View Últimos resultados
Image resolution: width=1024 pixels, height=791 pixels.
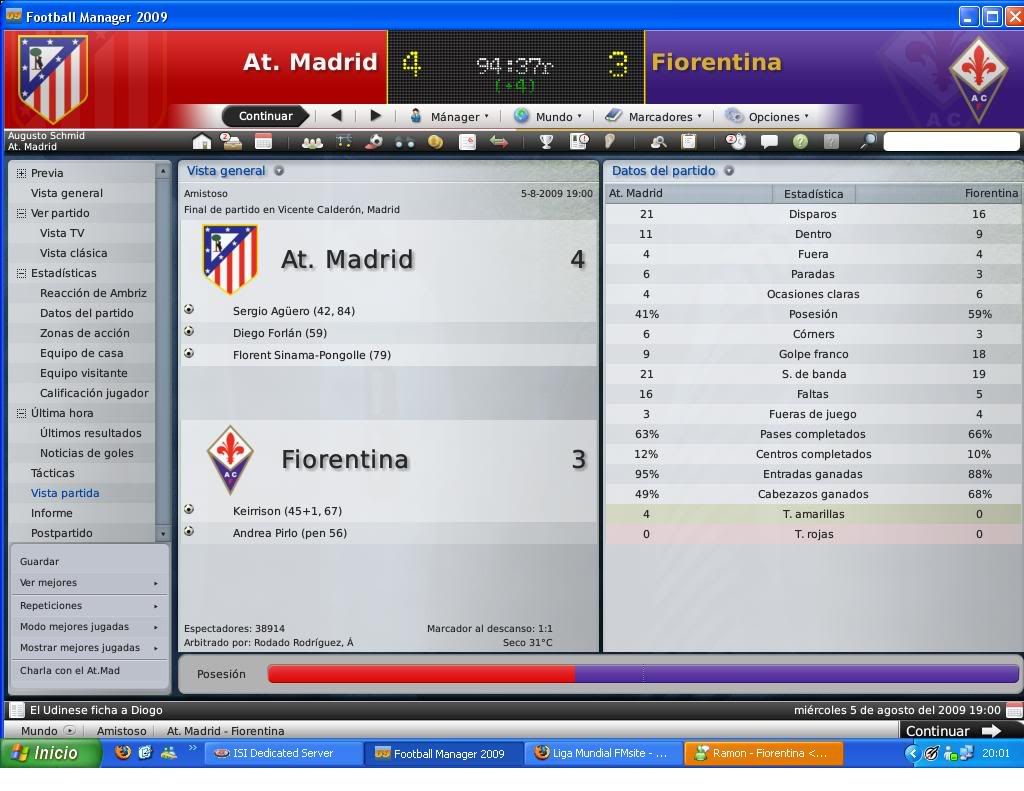pyautogui.click(x=90, y=433)
